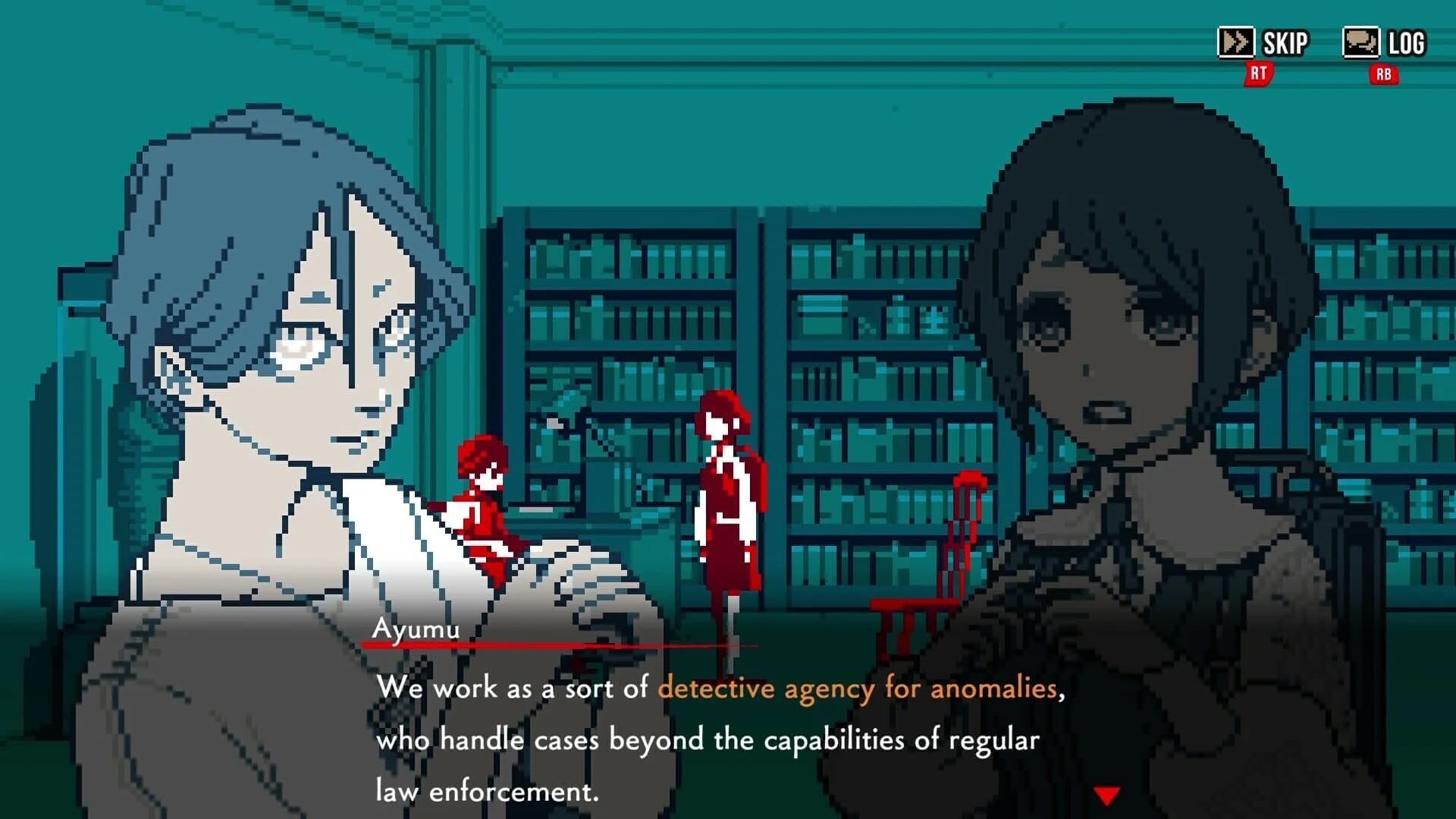Click the speaker name Ayumu
This screenshot has height=819, width=1456.
point(418,627)
